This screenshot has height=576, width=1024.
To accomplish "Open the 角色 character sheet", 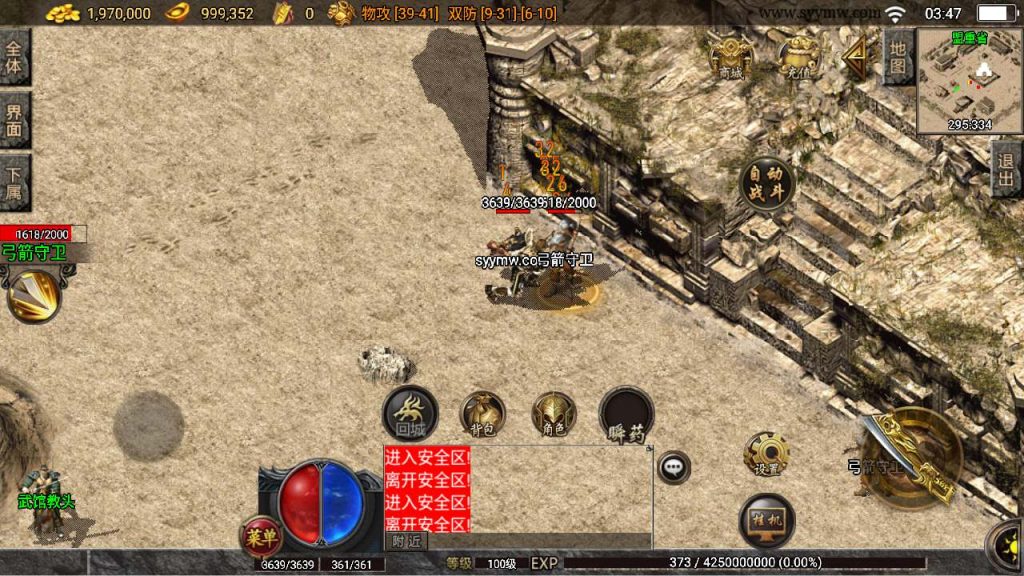I will 554,413.
